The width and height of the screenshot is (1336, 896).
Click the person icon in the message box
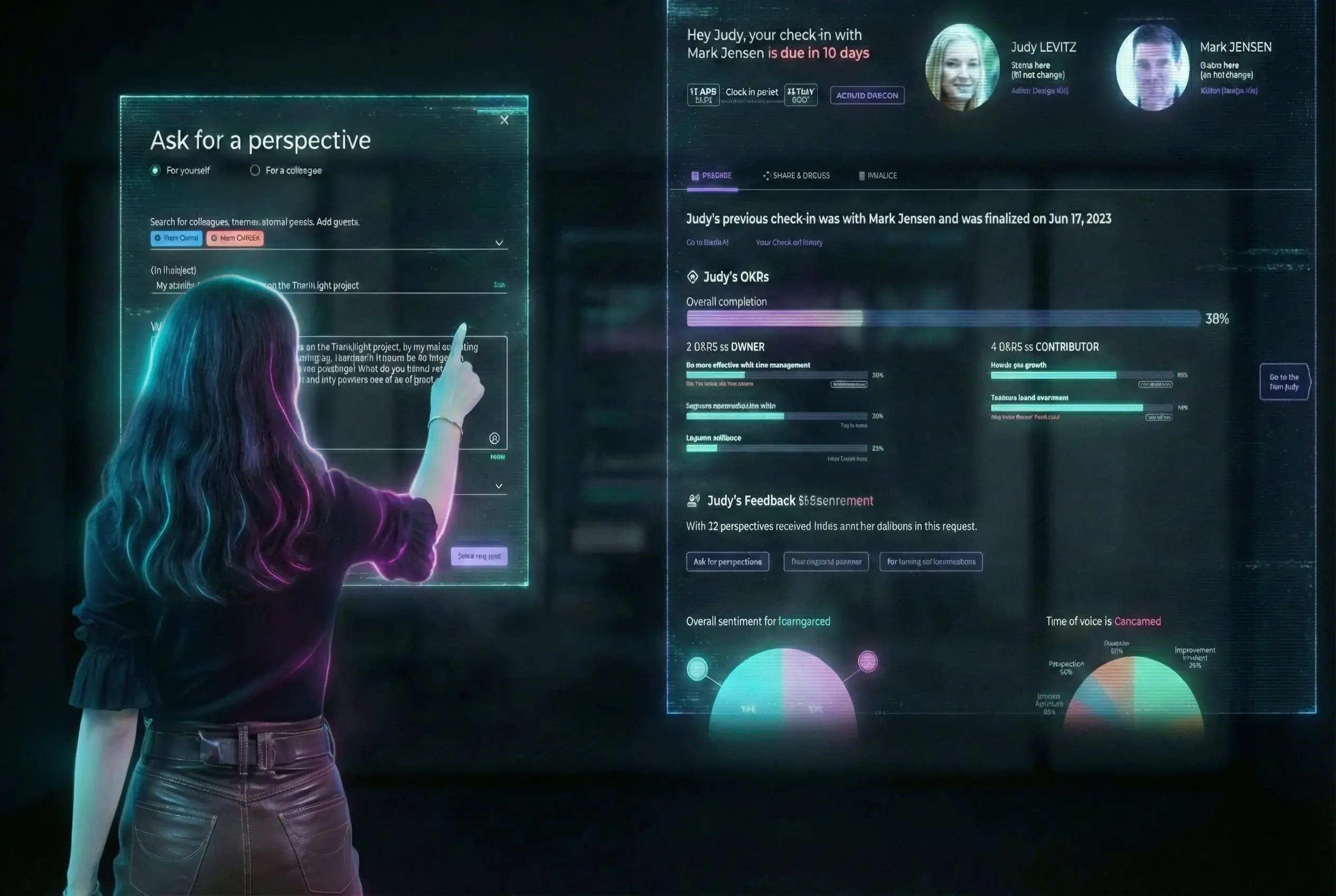point(495,438)
